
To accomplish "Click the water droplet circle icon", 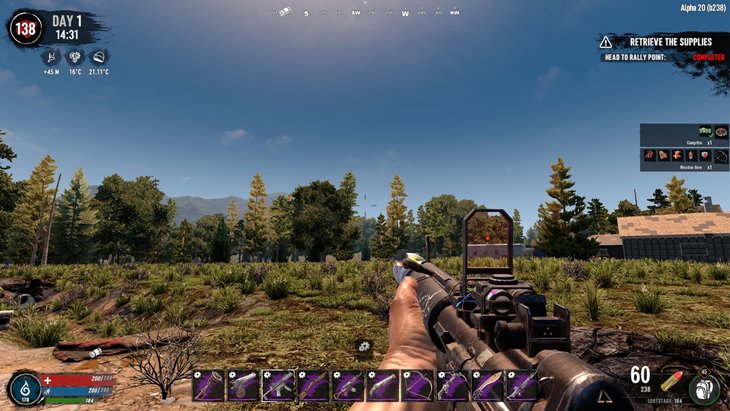I will (25, 389).
